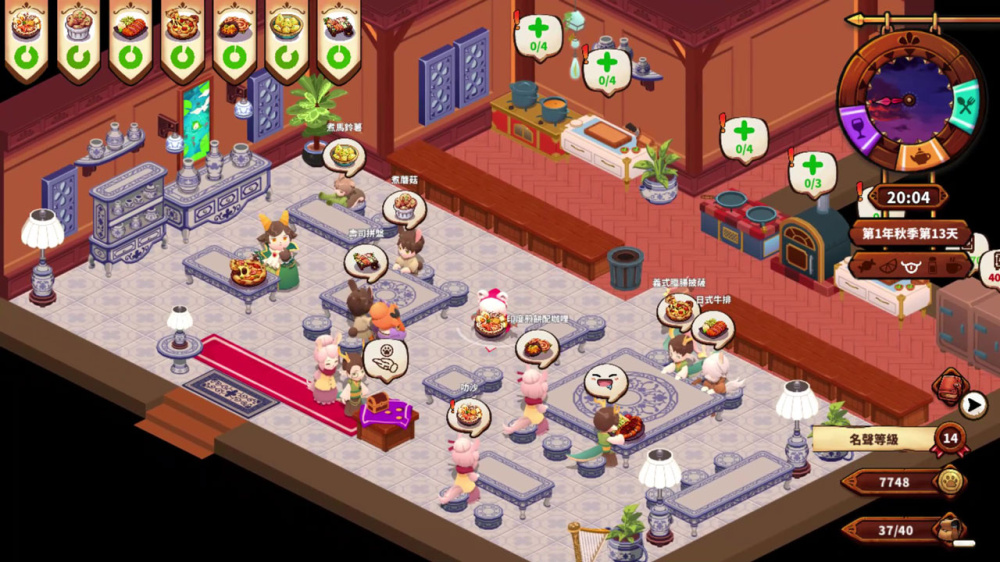
Task: Open the red recipe book icon
Action: point(949,386)
